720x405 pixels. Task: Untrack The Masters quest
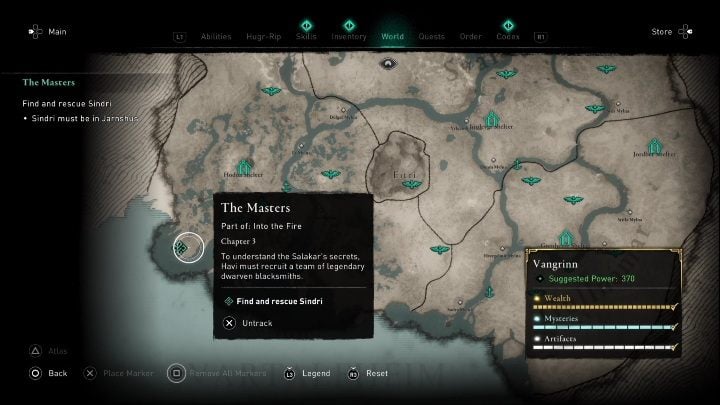(x=257, y=323)
